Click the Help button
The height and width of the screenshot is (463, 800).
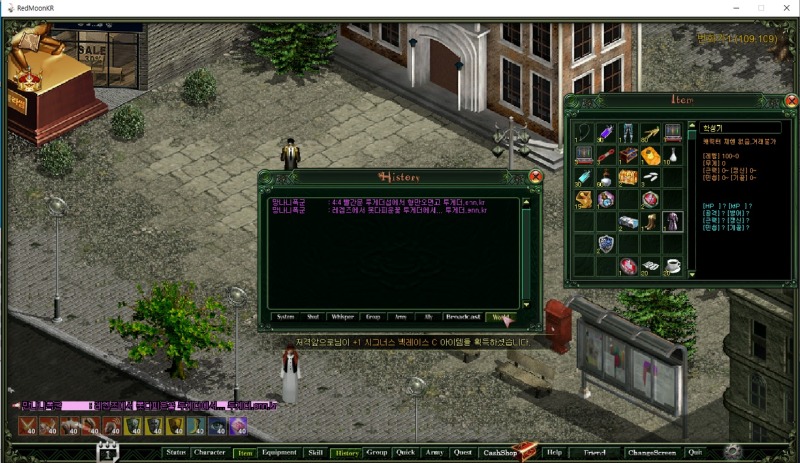[x=554, y=452]
